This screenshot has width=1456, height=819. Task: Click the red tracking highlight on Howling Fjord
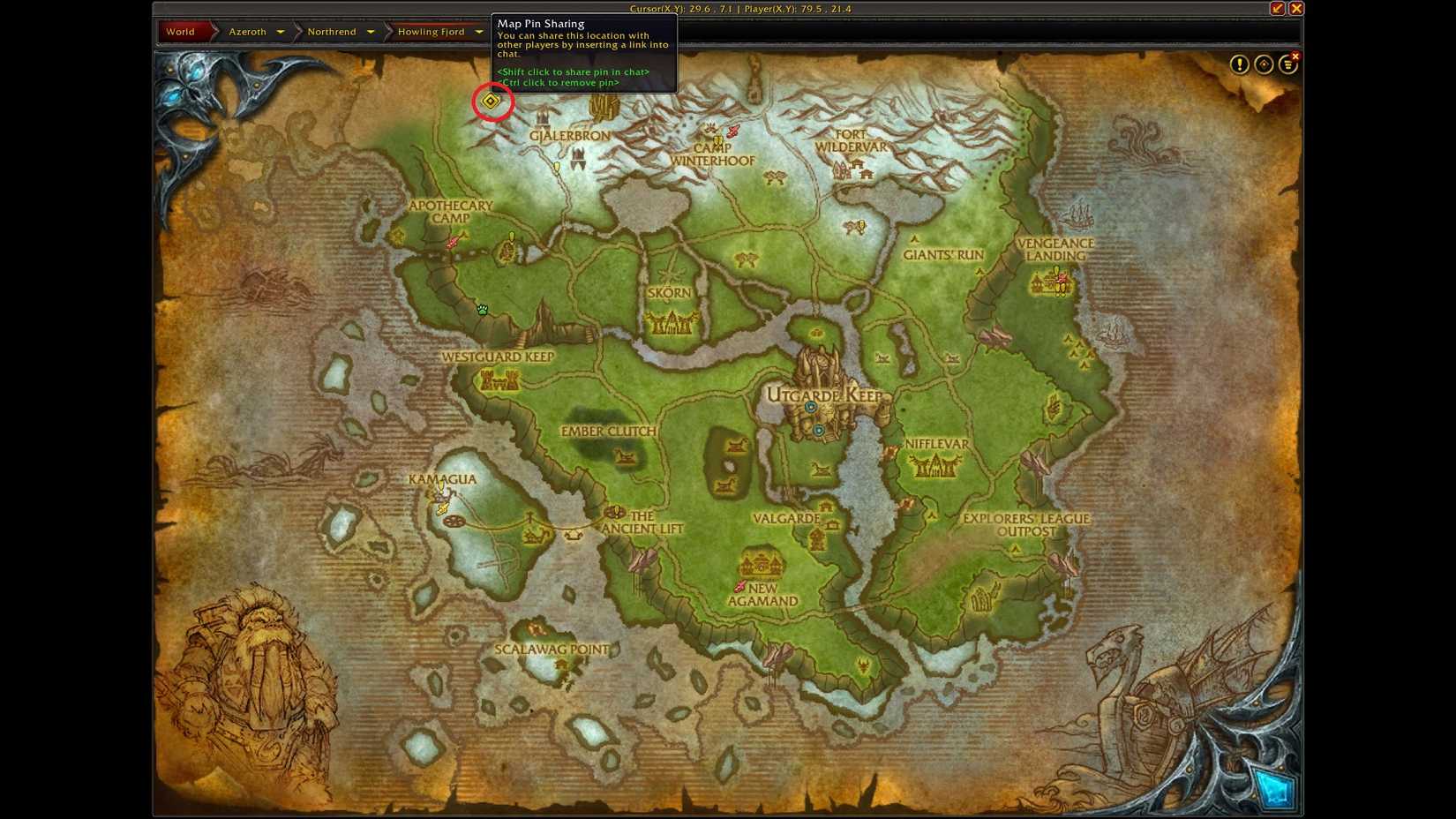[432, 31]
